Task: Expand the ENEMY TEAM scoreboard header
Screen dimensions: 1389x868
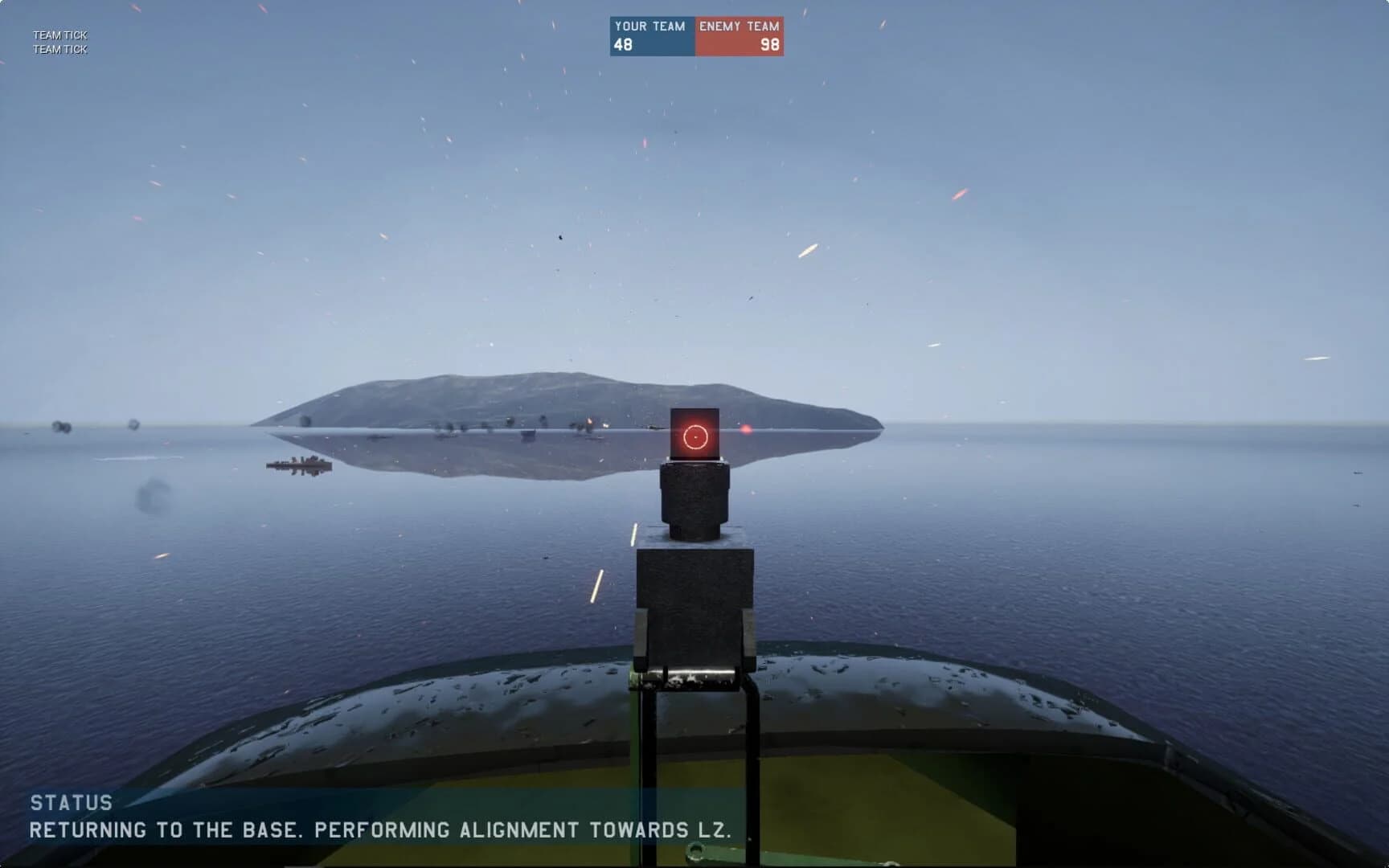Action: tap(738, 25)
